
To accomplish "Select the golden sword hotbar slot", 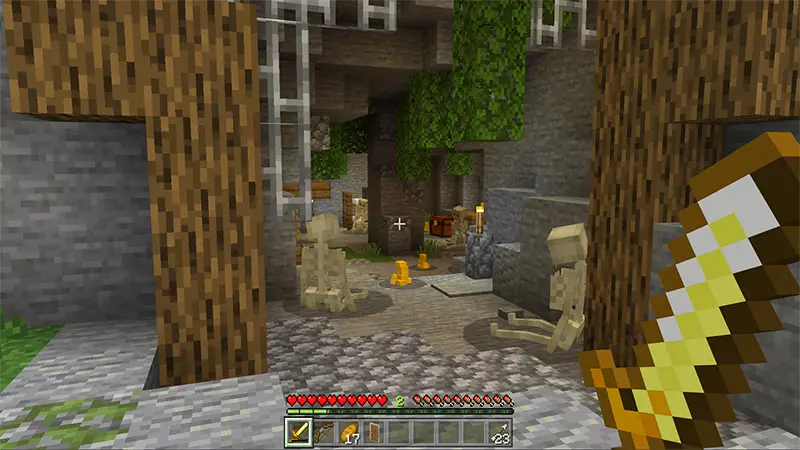I will (300, 431).
